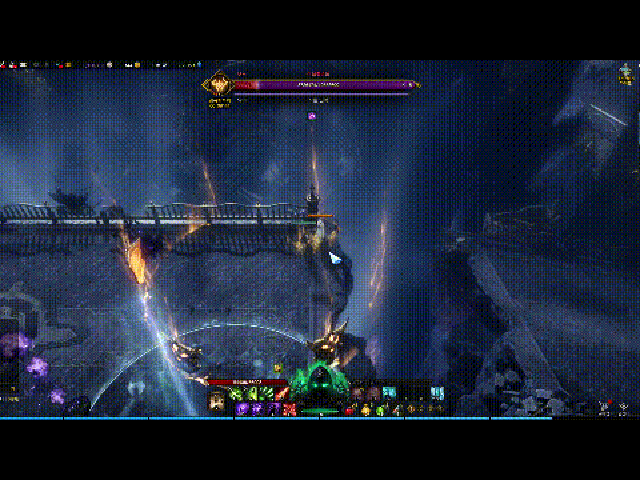Click the pale square icon left of skills
The image size is (640, 480).
coord(216,402)
